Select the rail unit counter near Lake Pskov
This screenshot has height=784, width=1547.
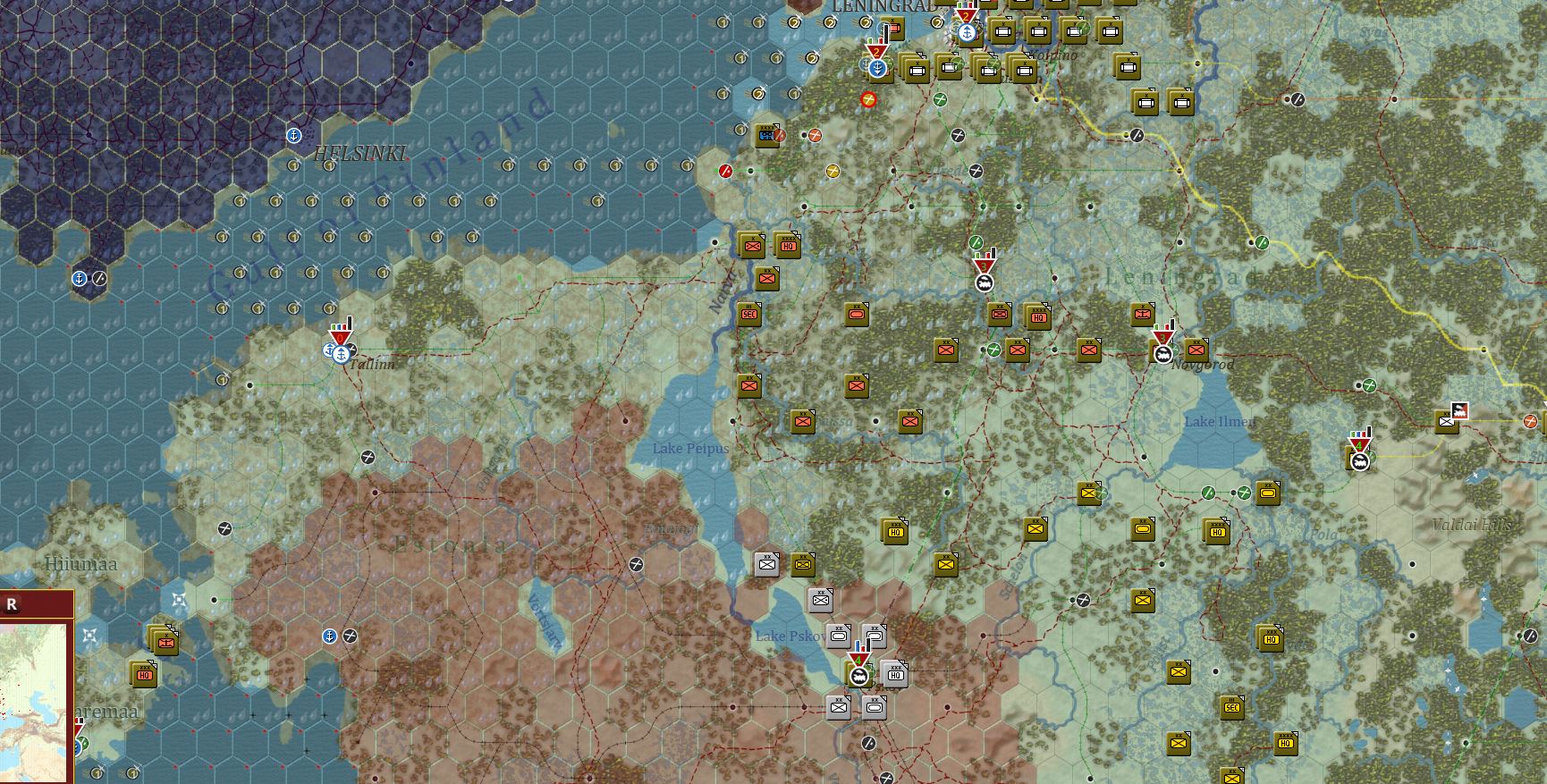pos(858,678)
